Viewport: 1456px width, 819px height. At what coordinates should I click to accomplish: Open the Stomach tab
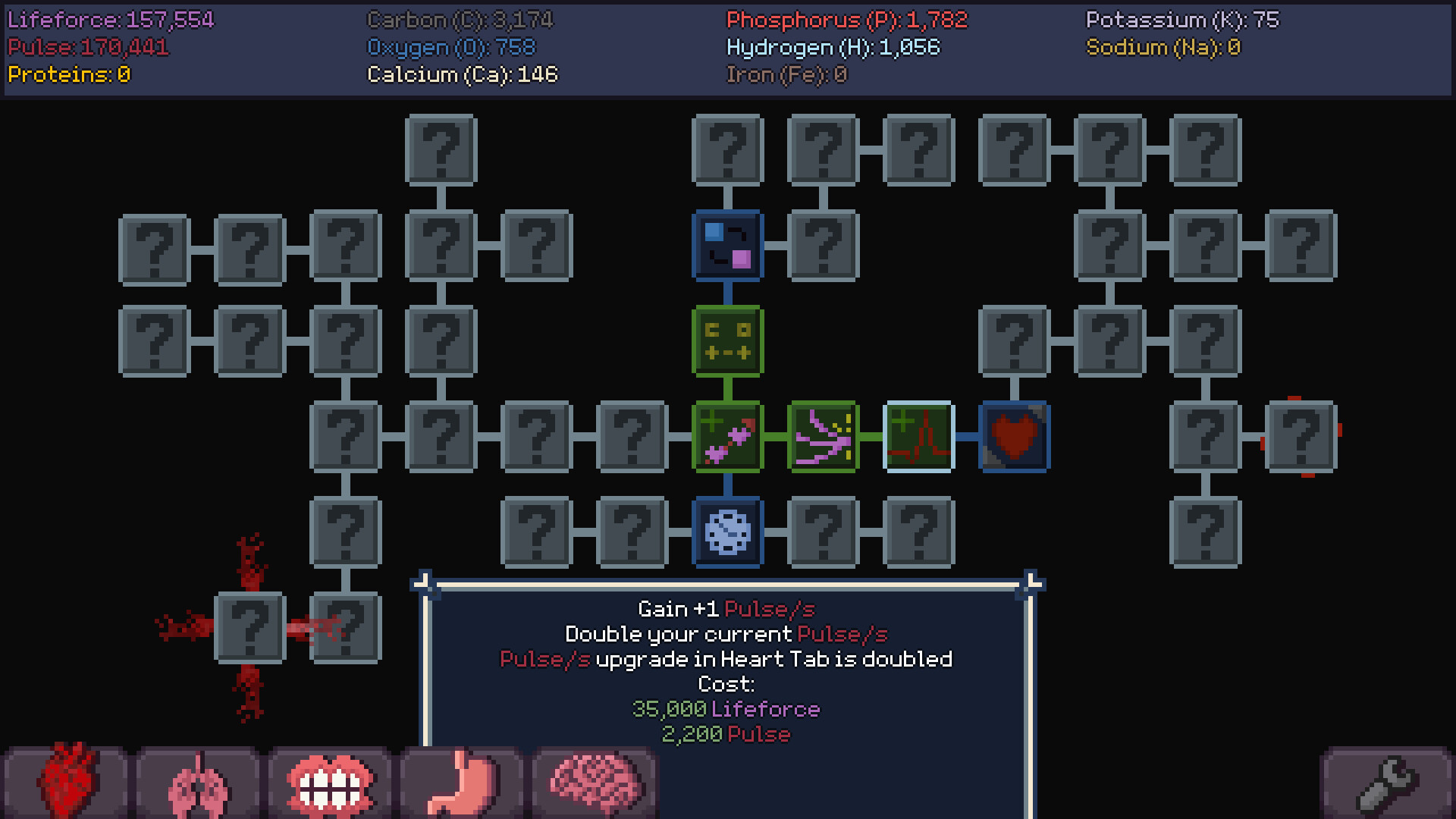click(463, 781)
